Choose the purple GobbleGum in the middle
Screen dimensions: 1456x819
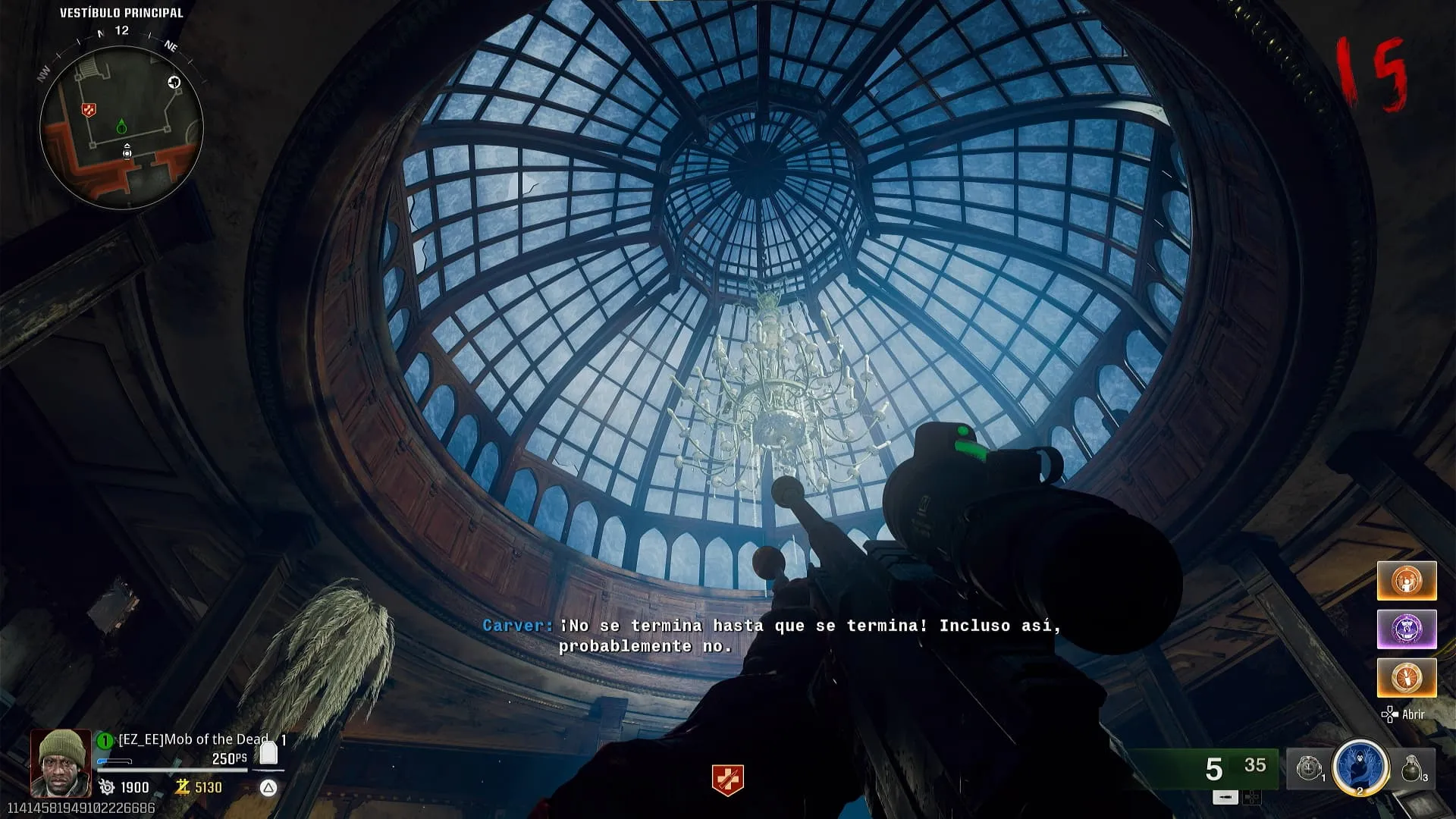[1406, 629]
